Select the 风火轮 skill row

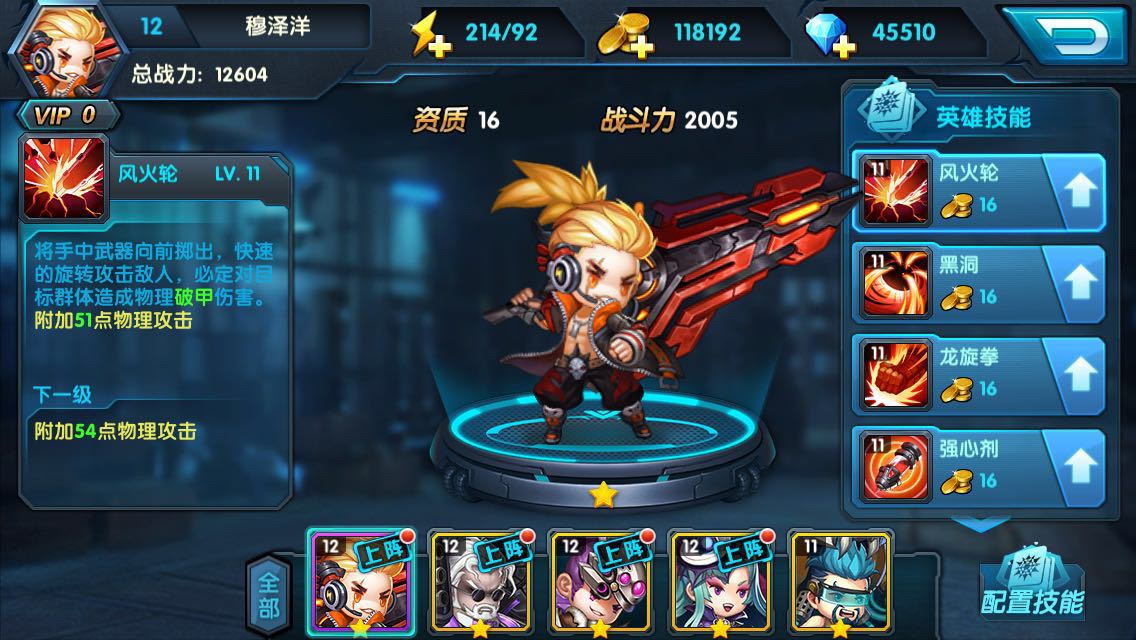click(x=950, y=188)
